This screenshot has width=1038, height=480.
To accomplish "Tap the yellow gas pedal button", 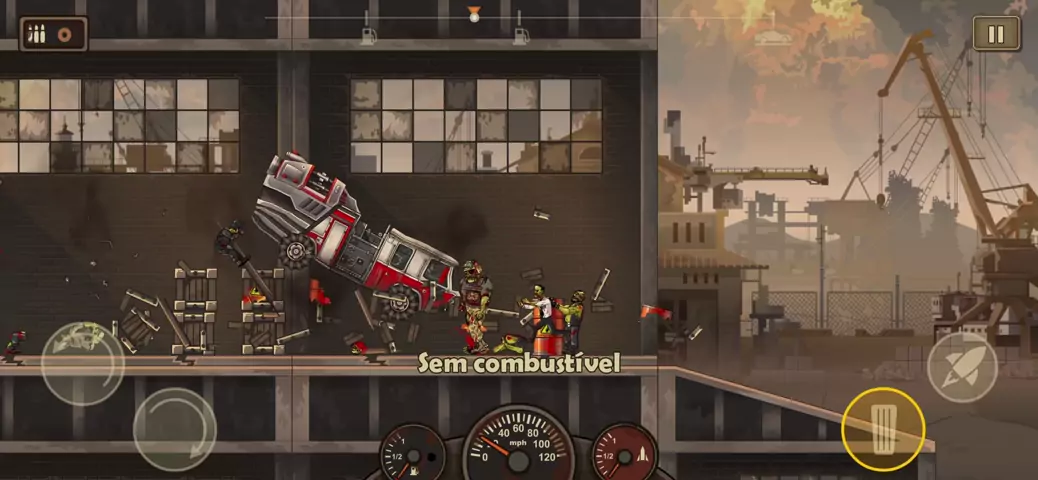I will 883,429.
